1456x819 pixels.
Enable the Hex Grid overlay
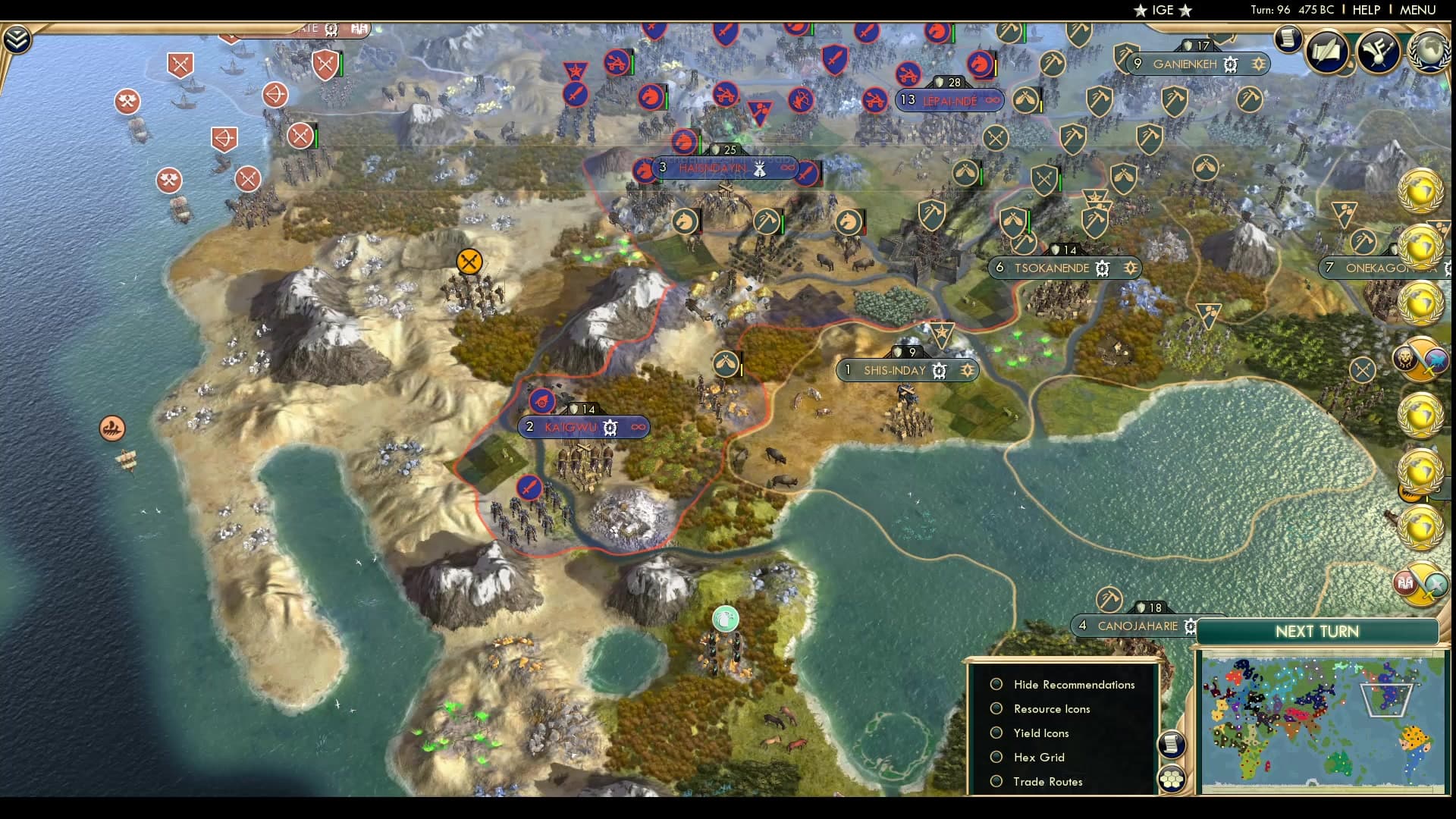996,757
